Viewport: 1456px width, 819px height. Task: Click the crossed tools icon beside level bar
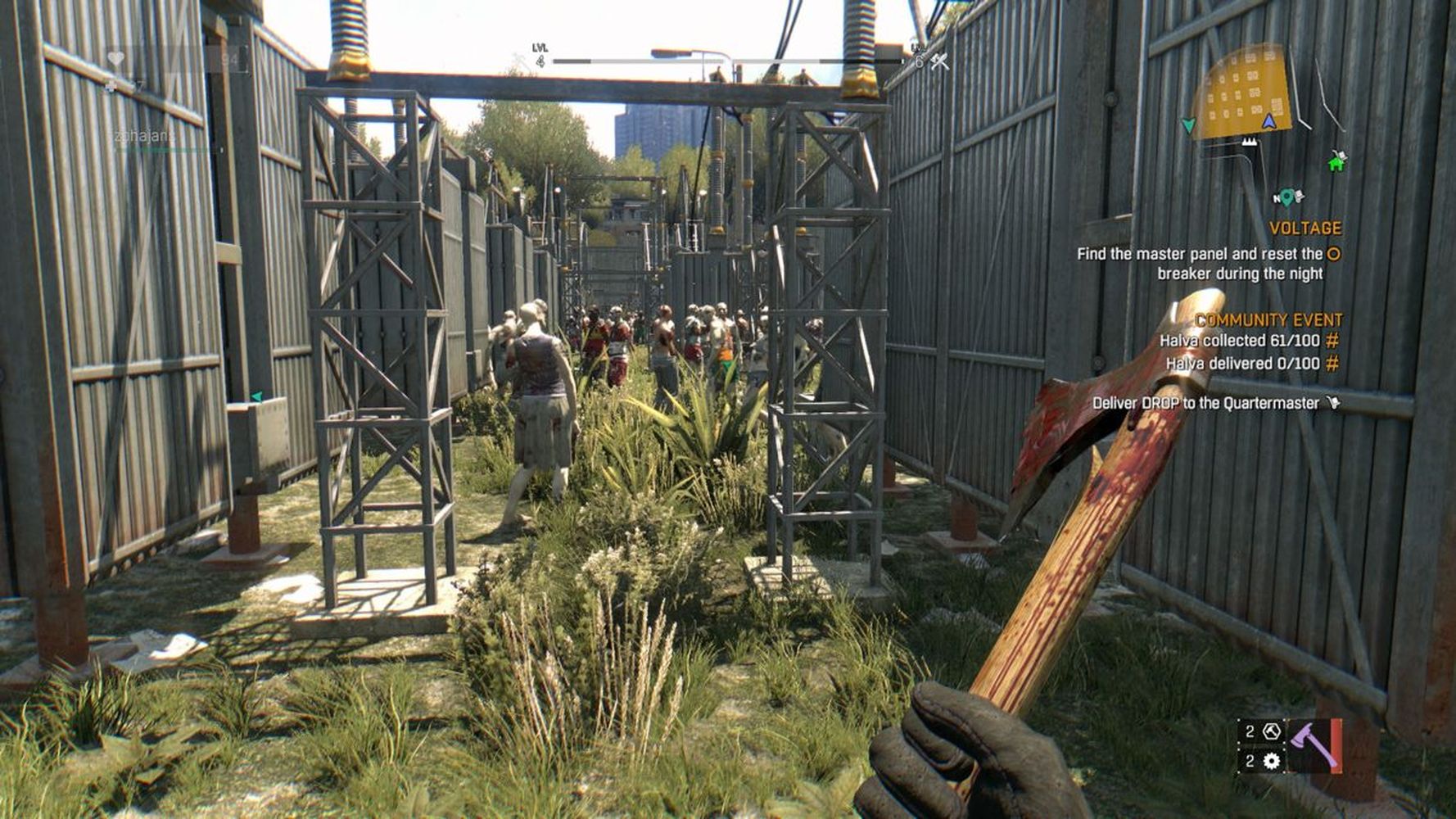pyautogui.click(x=938, y=61)
